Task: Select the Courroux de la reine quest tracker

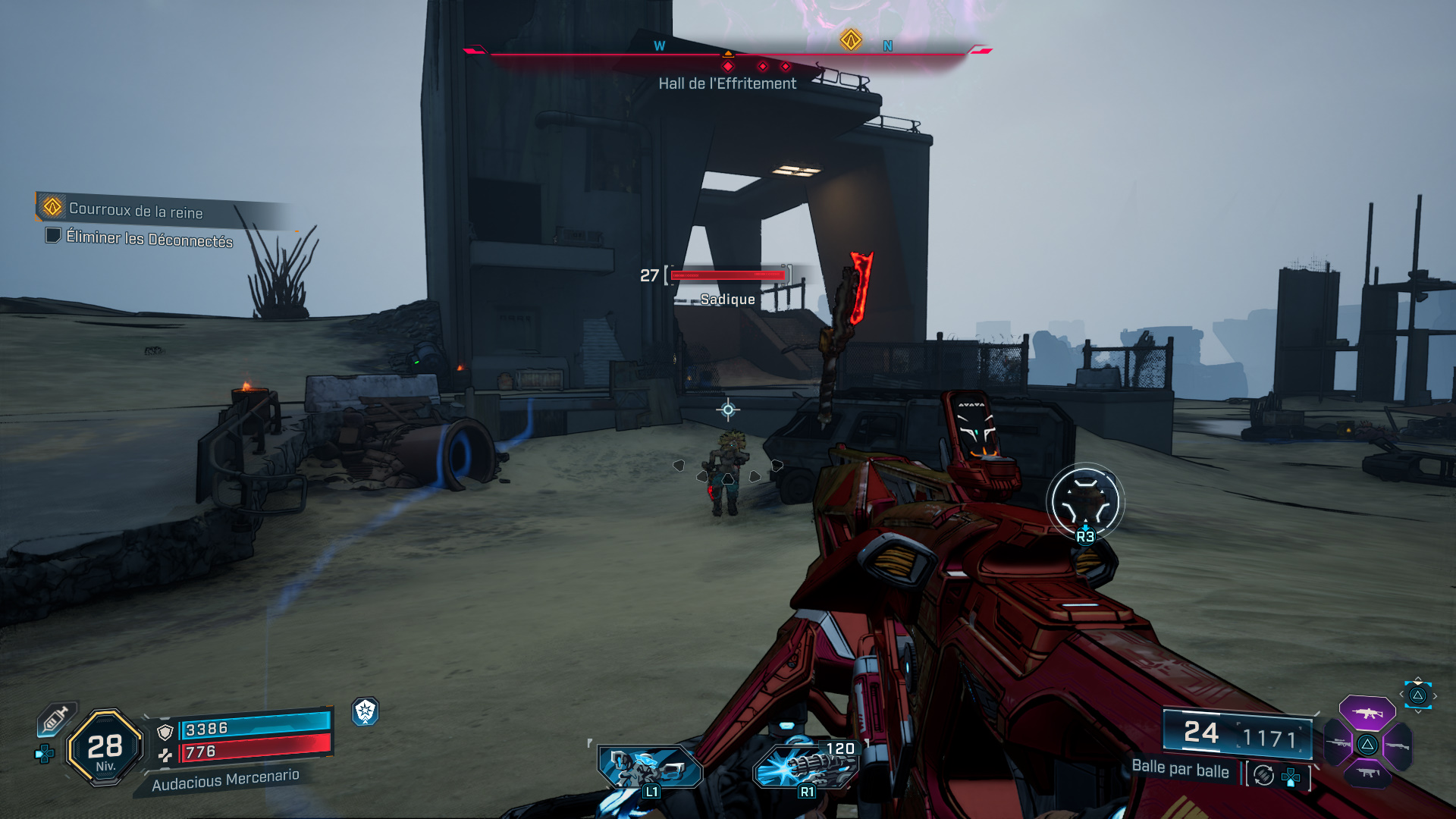Action: pyautogui.click(x=135, y=209)
